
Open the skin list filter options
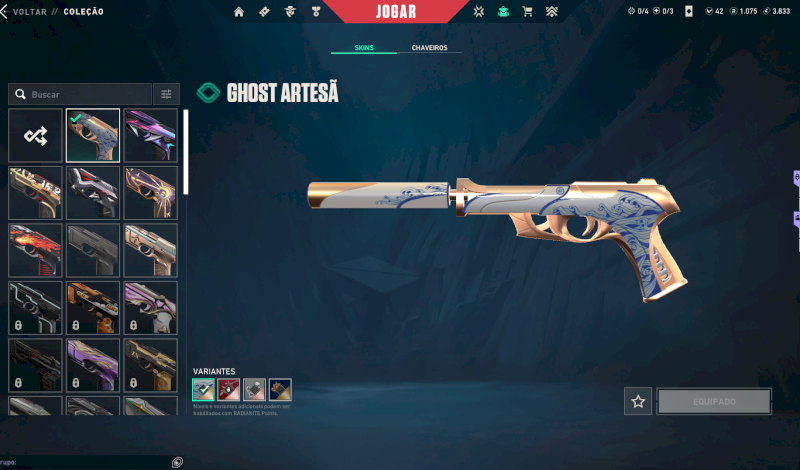[x=166, y=94]
